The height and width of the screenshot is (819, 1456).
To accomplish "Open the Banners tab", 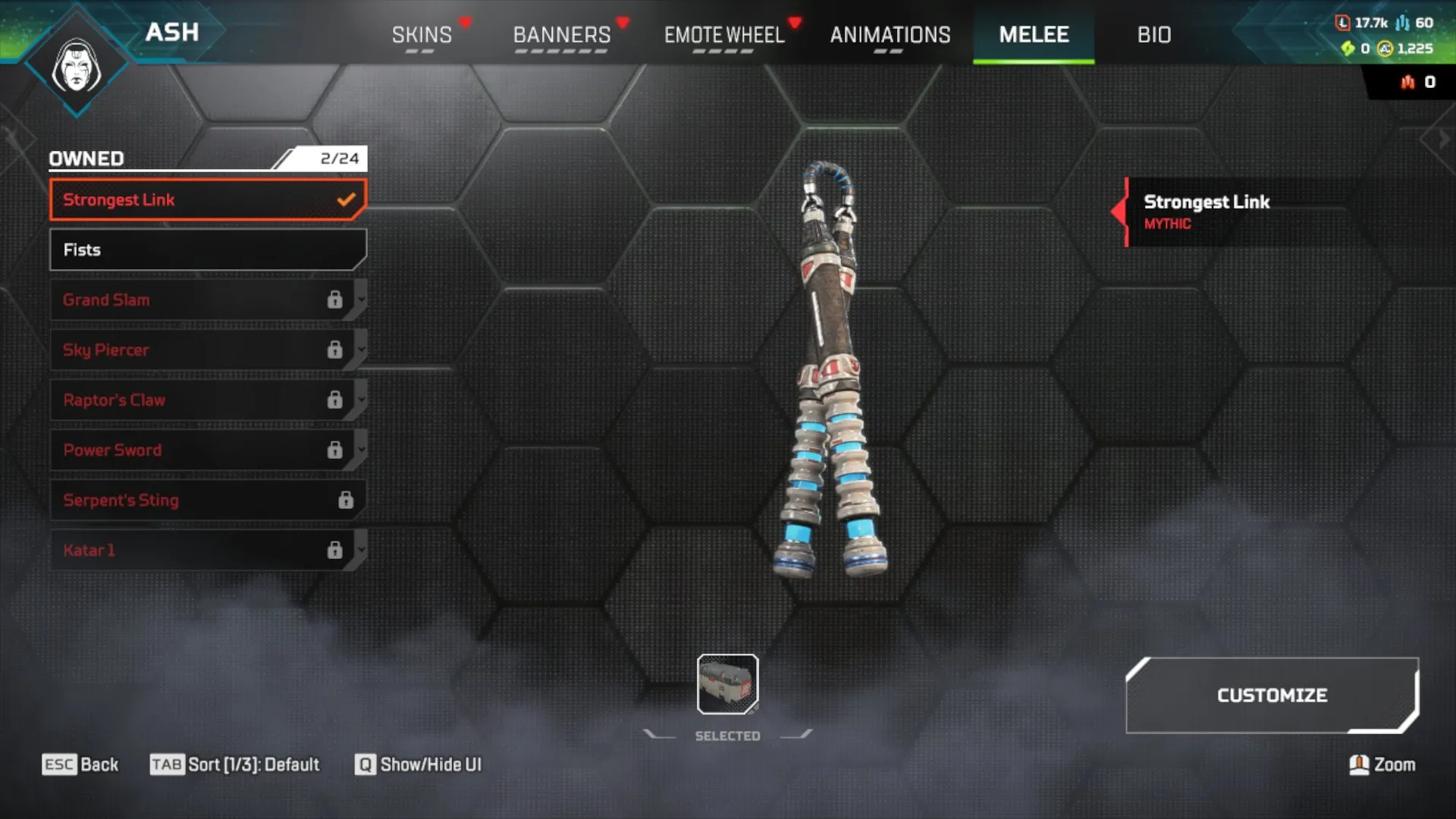I will pos(561,35).
